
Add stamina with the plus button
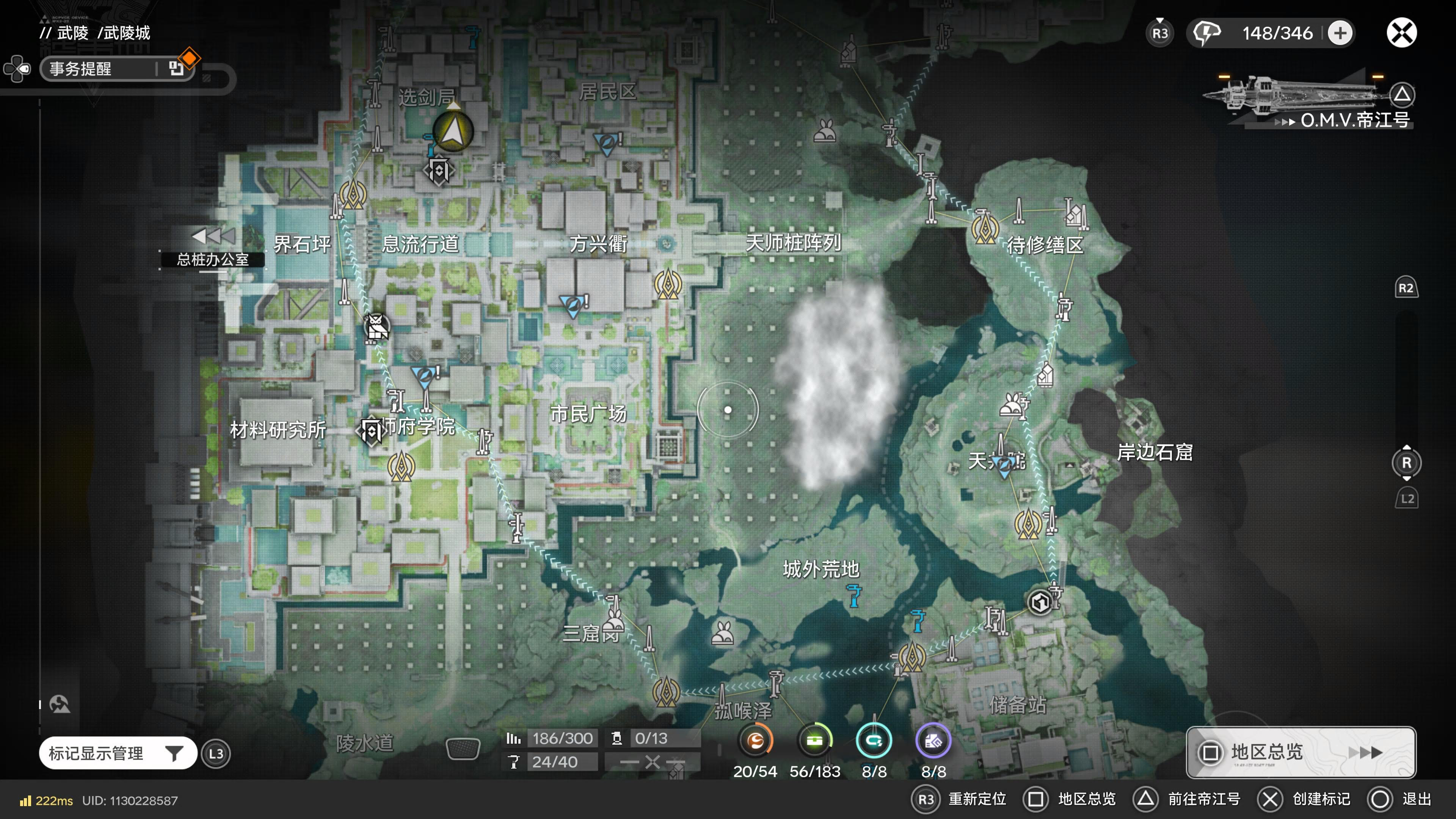pyautogui.click(x=1340, y=33)
